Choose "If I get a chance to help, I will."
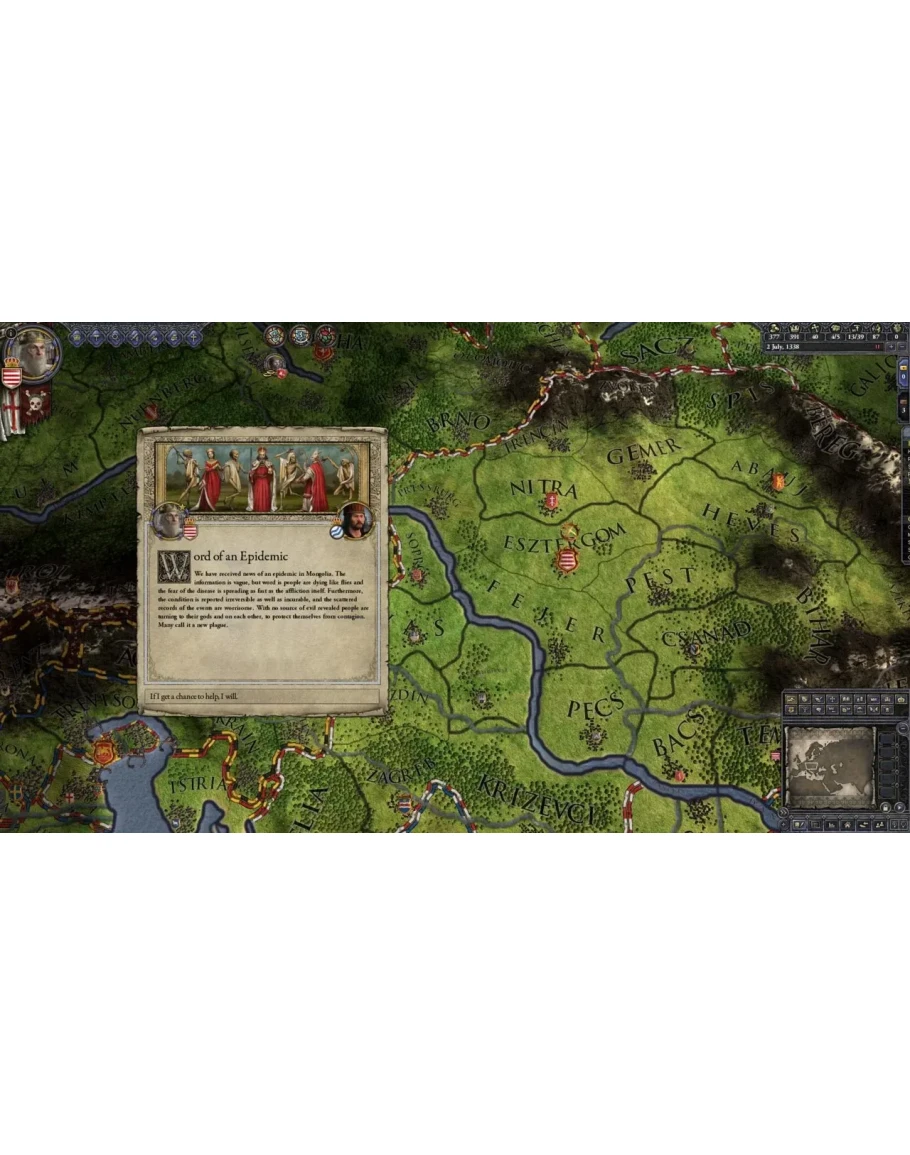Screen dimensions: 910x1155 click(262, 696)
